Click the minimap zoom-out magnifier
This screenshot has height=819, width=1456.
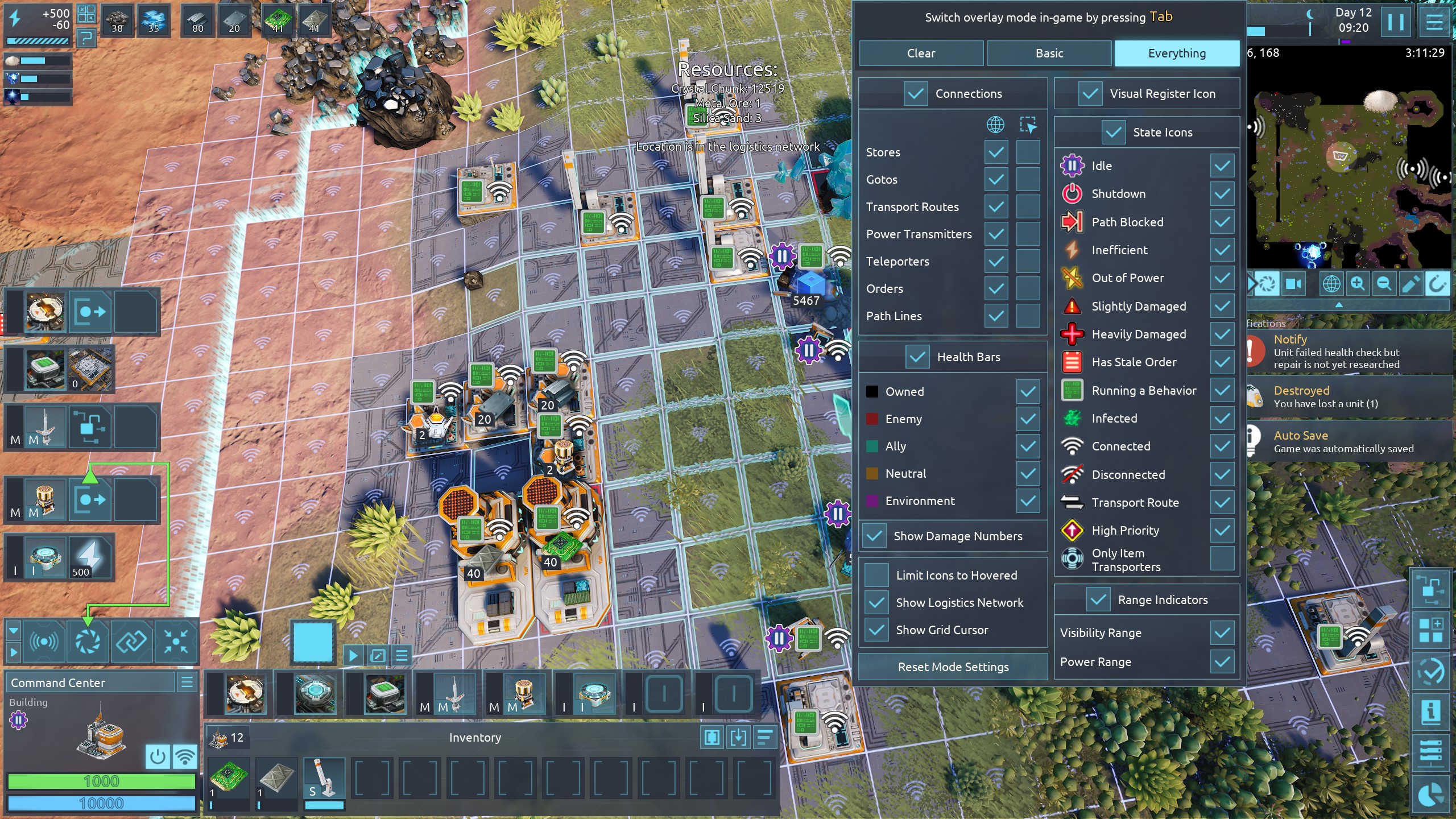pos(1384,283)
